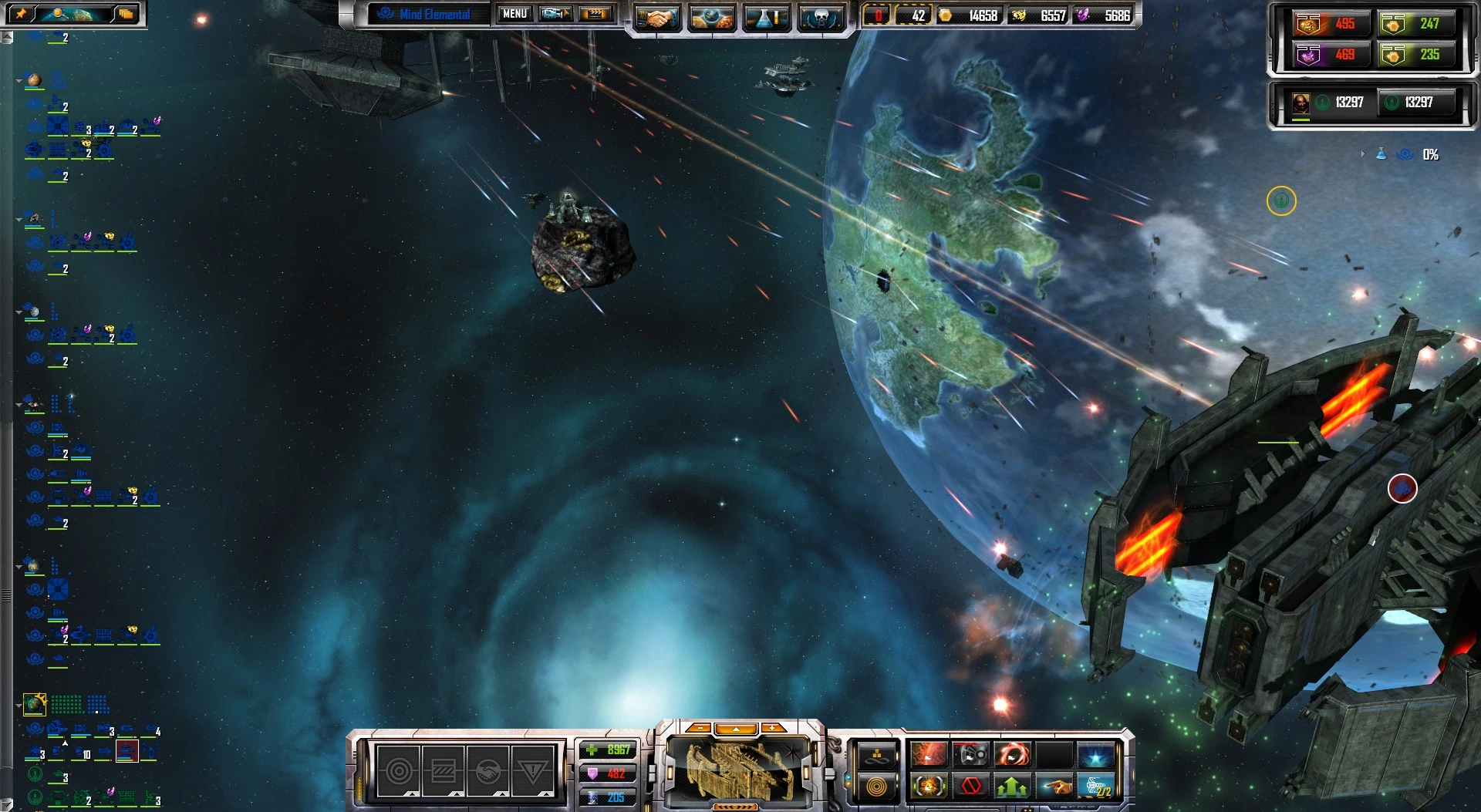Open the Research lab panel
The width and height of the screenshot is (1481, 812).
(x=766, y=14)
